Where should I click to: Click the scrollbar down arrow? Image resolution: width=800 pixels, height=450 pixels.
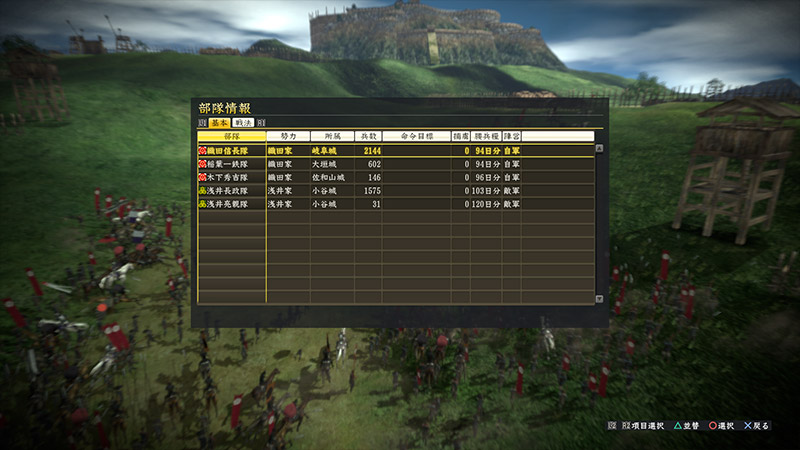pos(599,298)
